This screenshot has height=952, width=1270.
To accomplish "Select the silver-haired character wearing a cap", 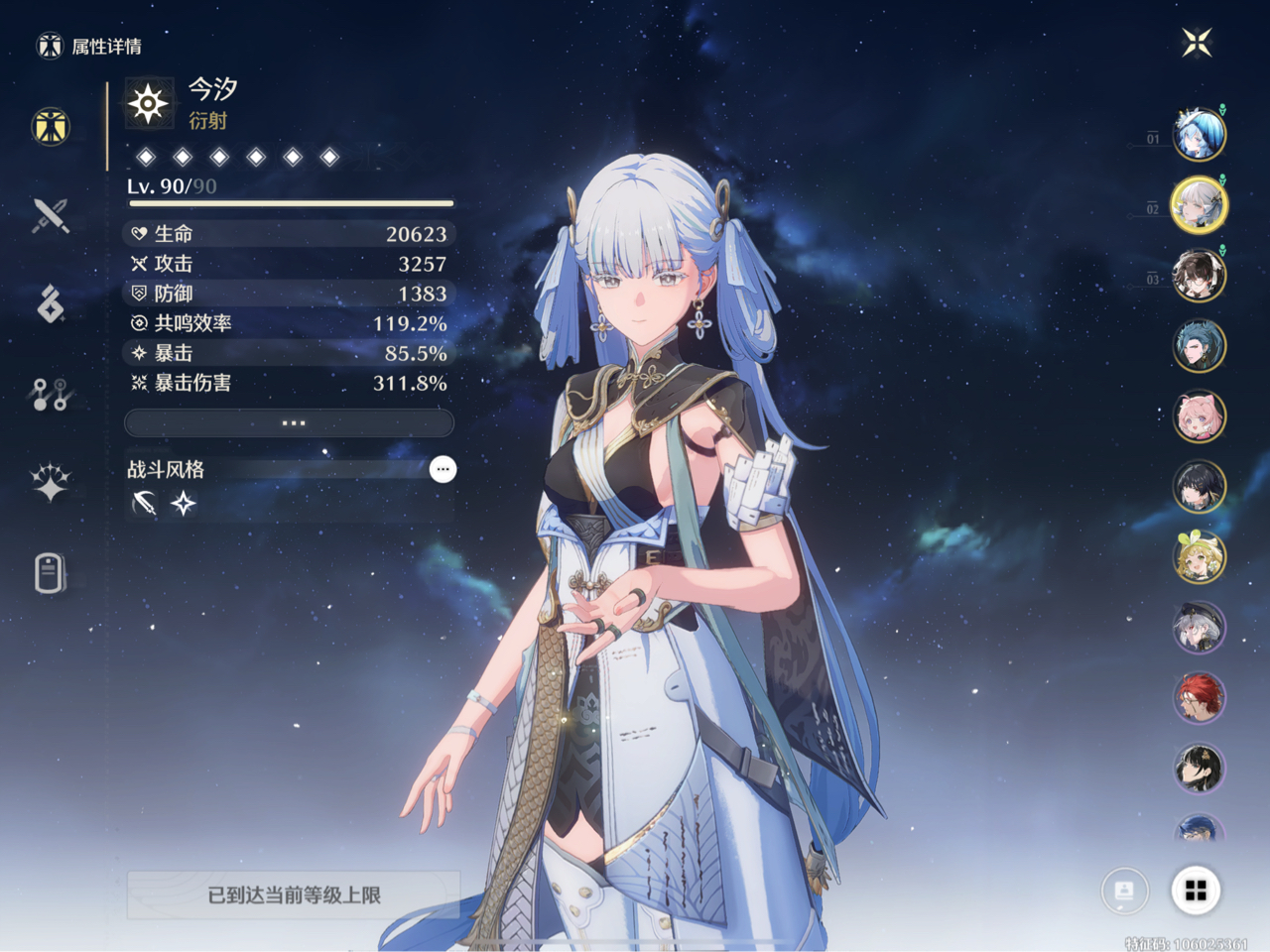I will (x=1199, y=628).
